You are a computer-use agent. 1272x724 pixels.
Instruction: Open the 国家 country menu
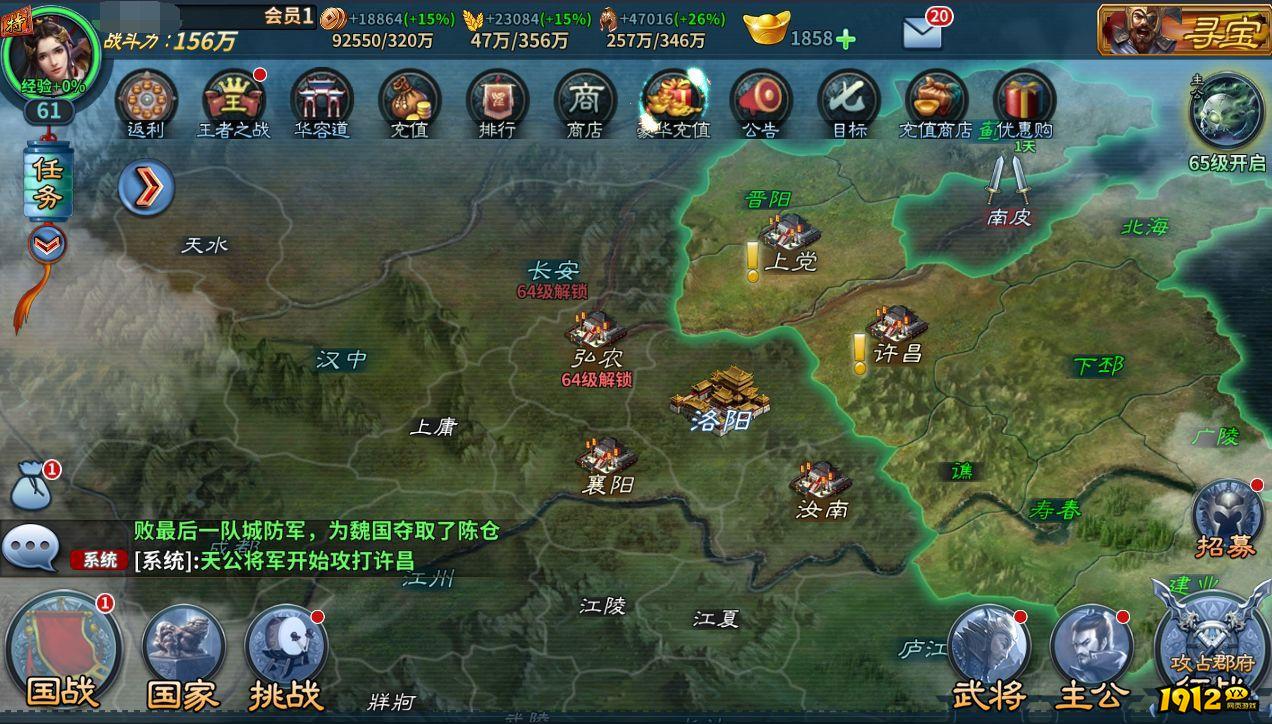pyautogui.click(x=183, y=648)
